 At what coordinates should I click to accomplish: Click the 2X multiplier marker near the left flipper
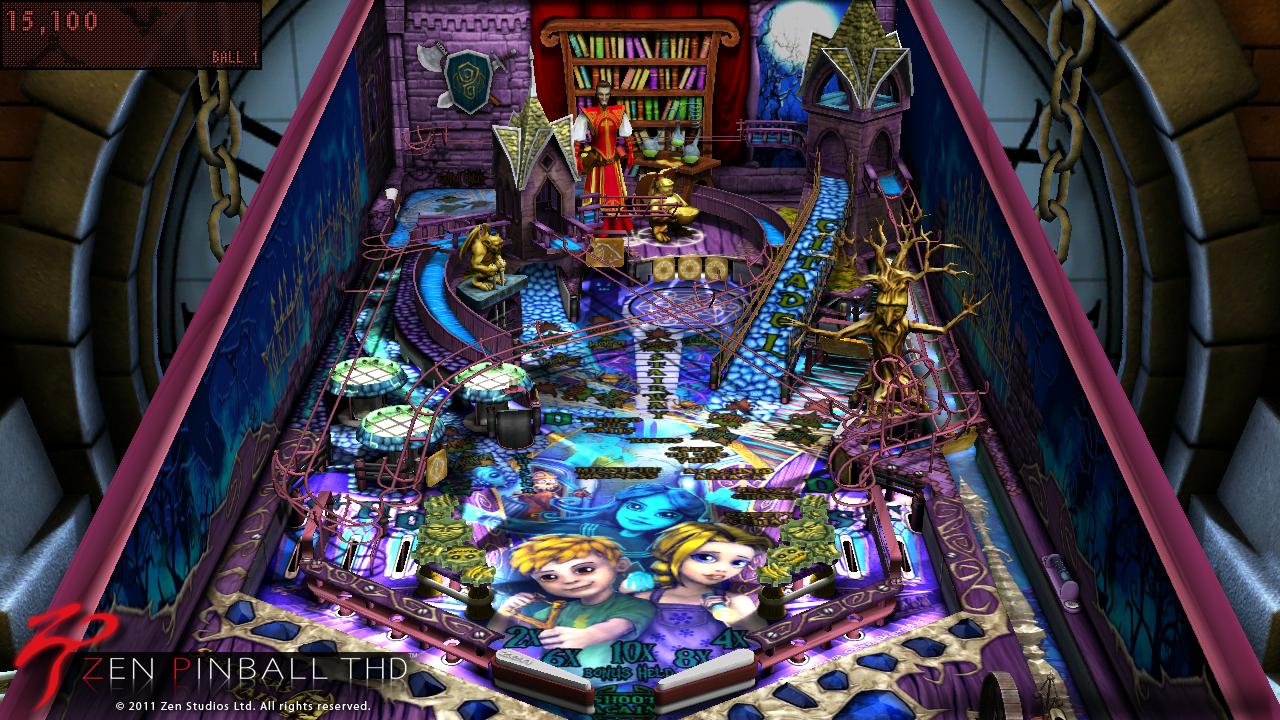(523, 637)
